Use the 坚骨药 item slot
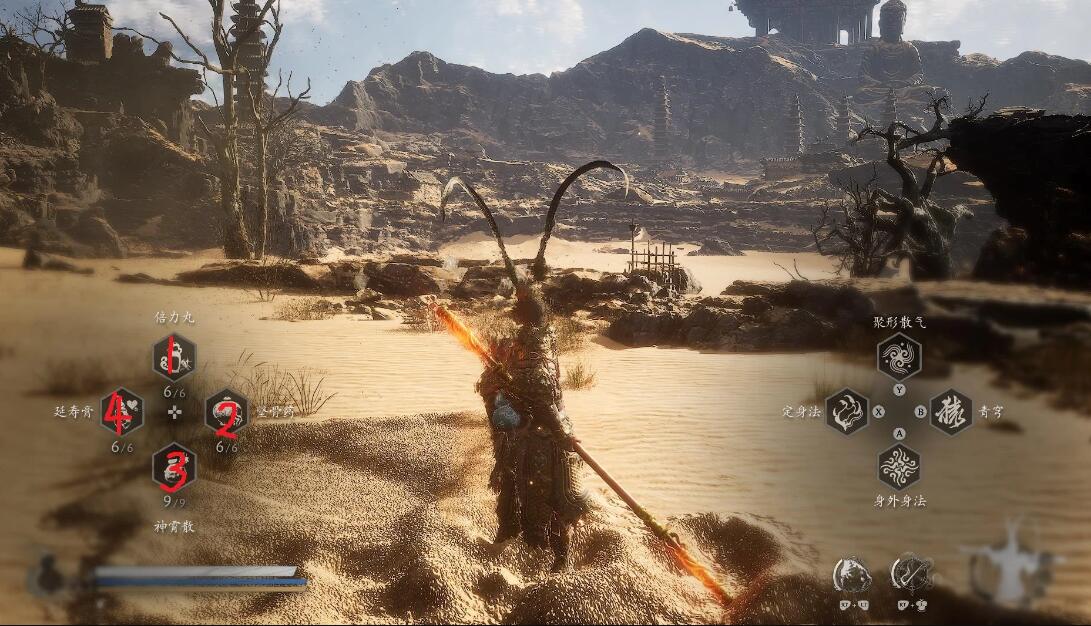 (x=226, y=412)
